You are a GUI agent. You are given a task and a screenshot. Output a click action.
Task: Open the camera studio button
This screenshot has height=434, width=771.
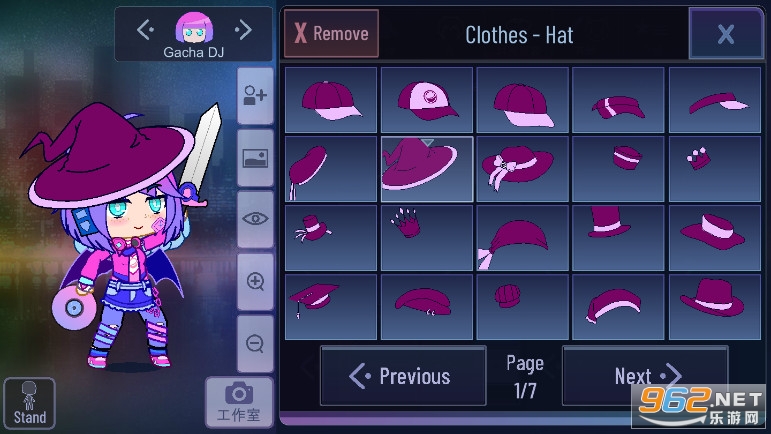[239, 402]
